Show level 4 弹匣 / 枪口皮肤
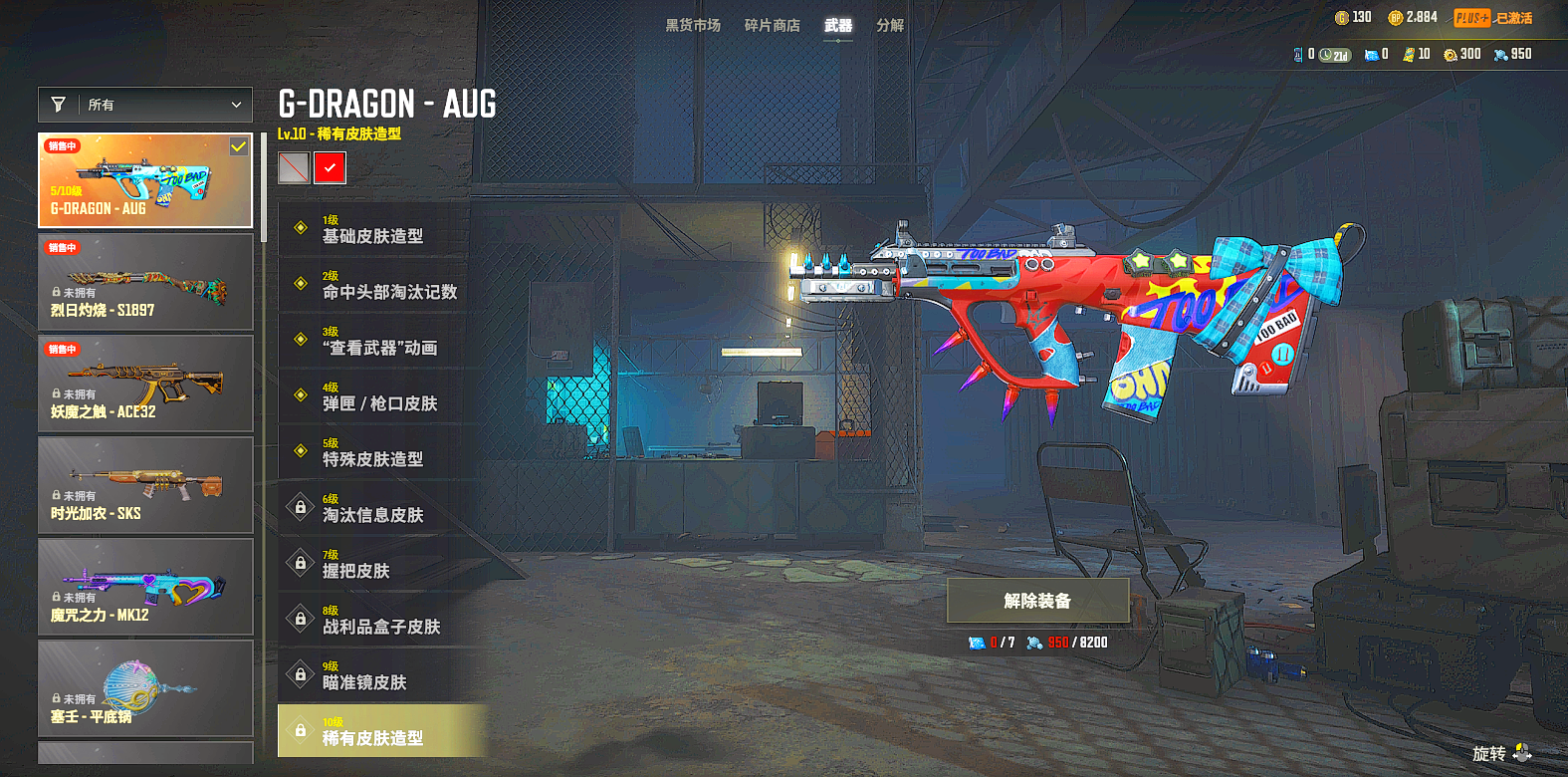This screenshot has width=1568, height=777. coord(380,396)
